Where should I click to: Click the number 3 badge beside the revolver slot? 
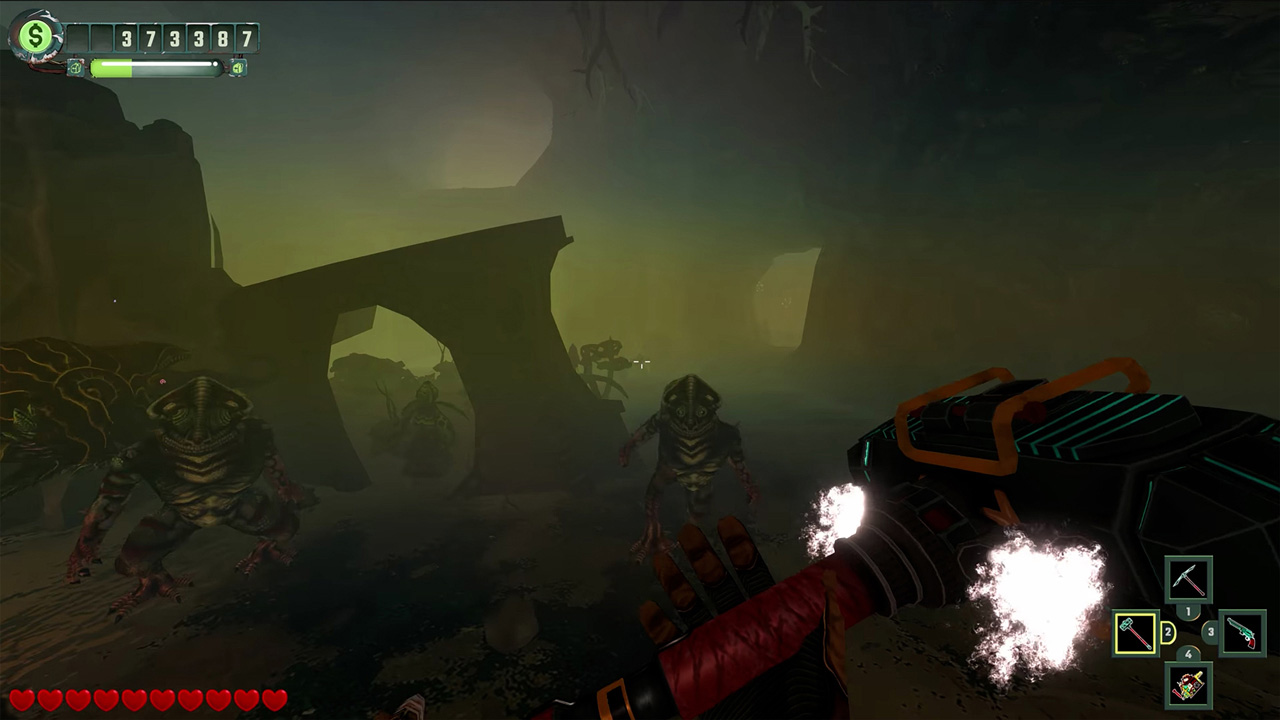click(x=1209, y=630)
